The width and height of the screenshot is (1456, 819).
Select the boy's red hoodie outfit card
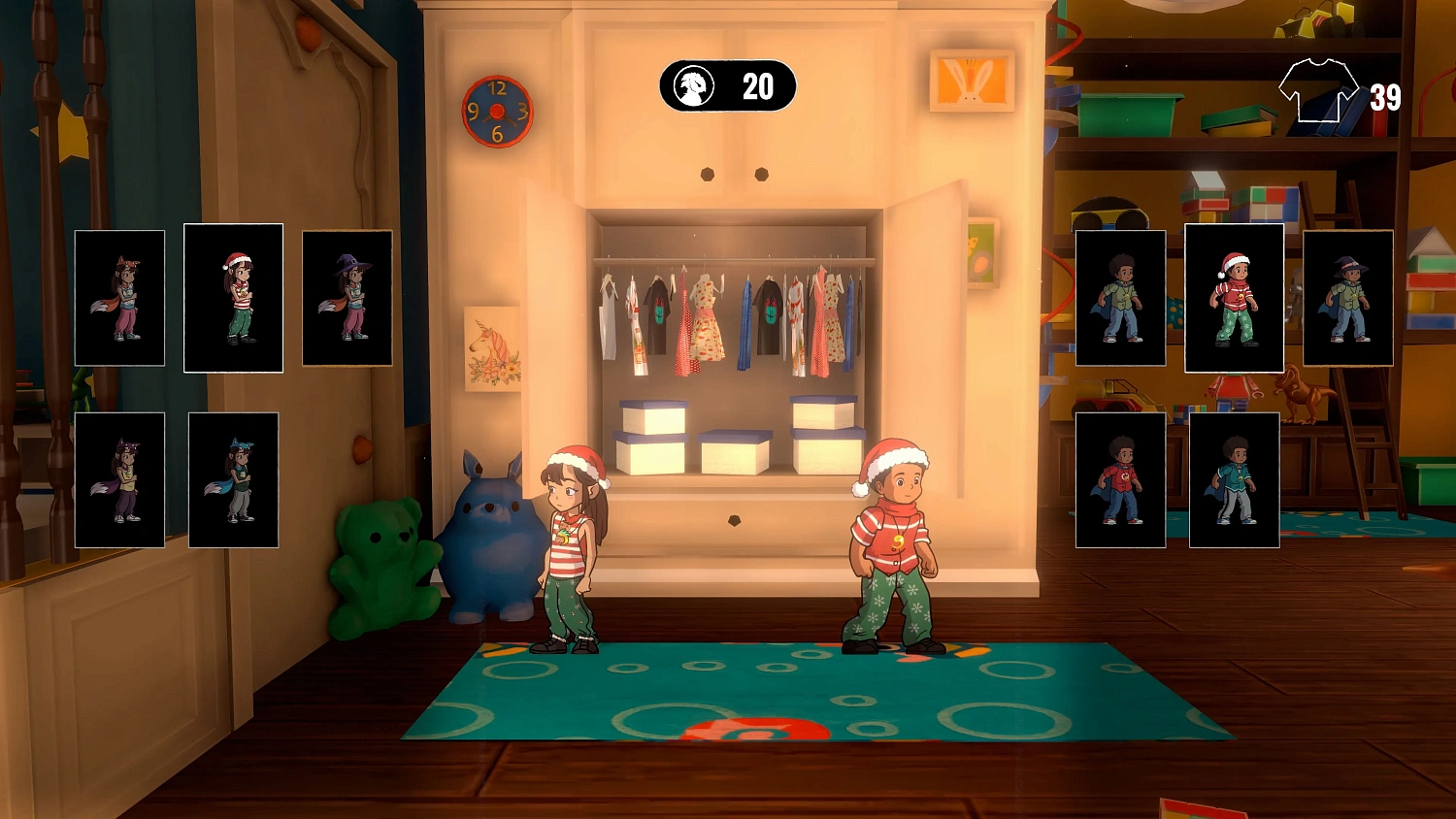point(1121,479)
